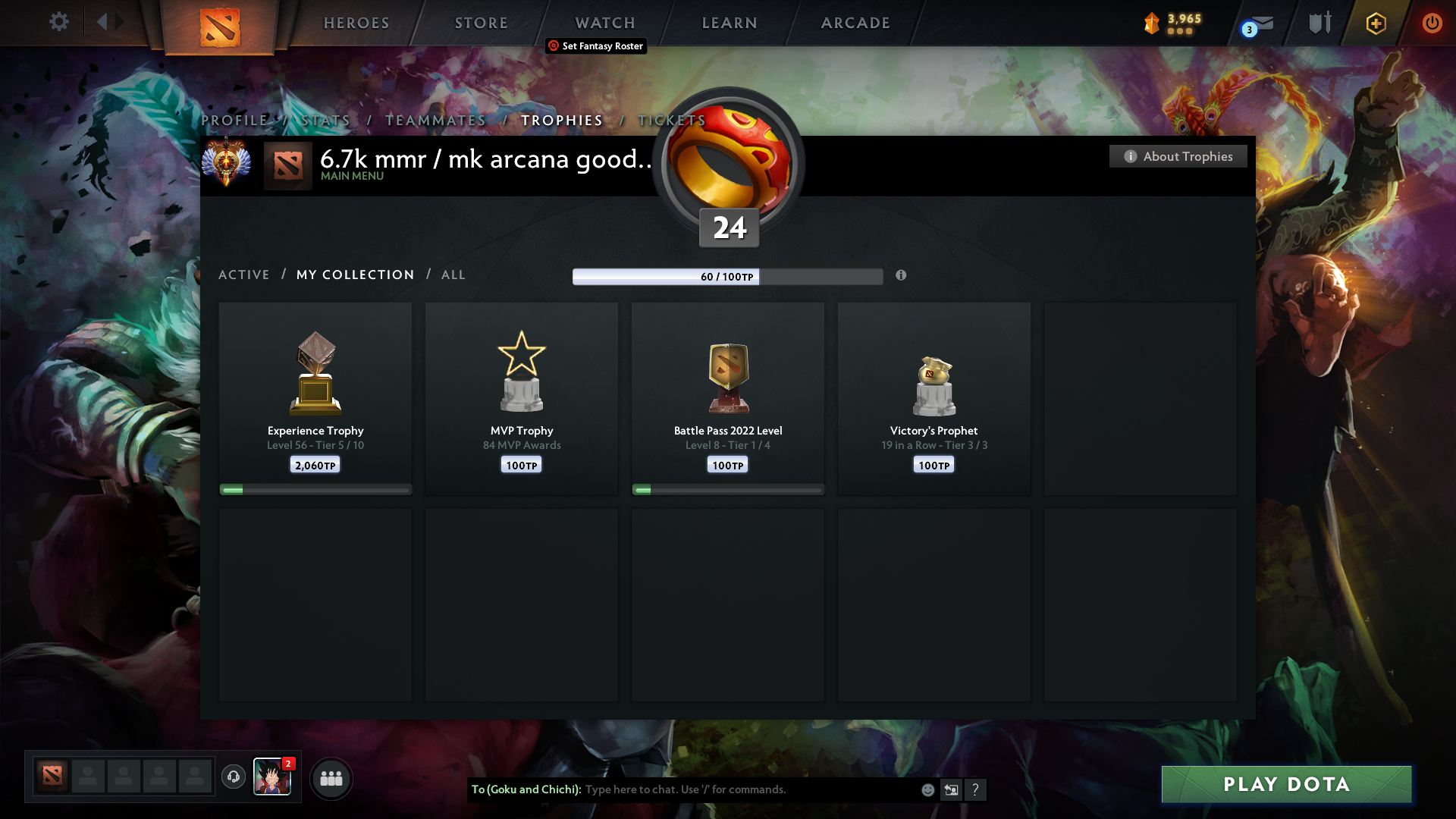Open the trophy progress info tooltip icon
The height and width of the screenshot is (819, 1456).
902,276
